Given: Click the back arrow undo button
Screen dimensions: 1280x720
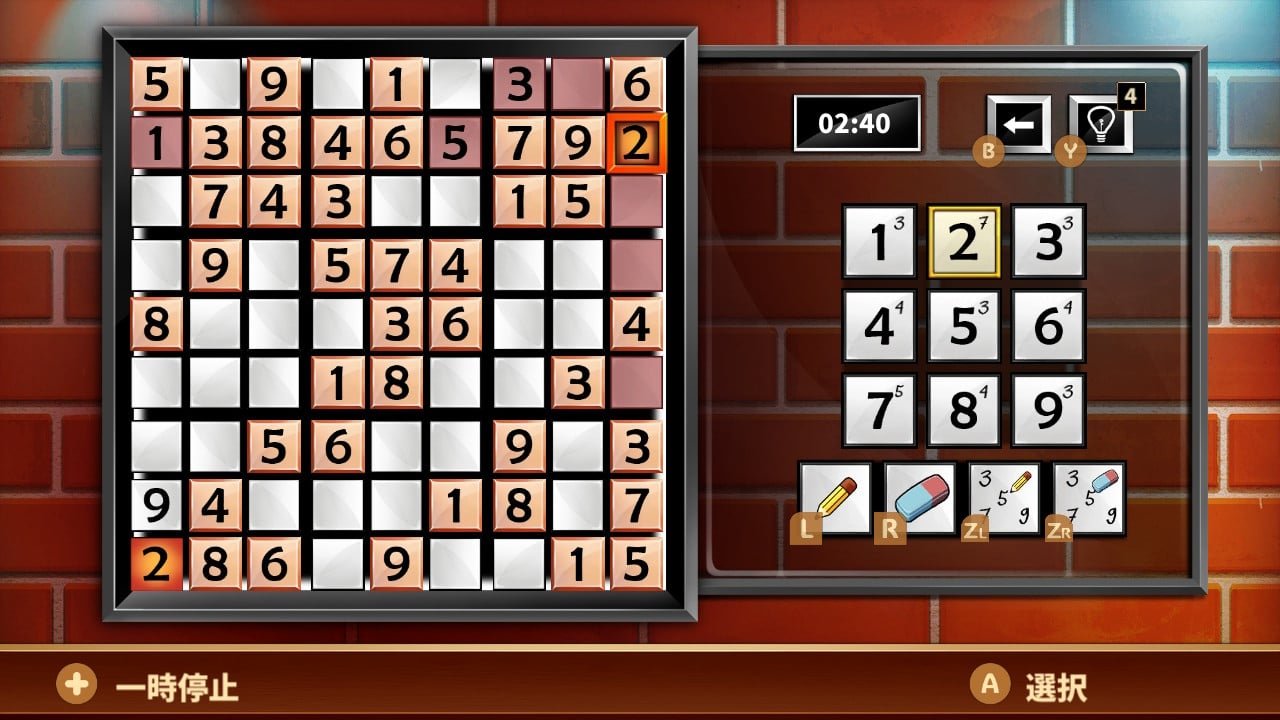Looking at the screenshot, I should point(1018,123).
